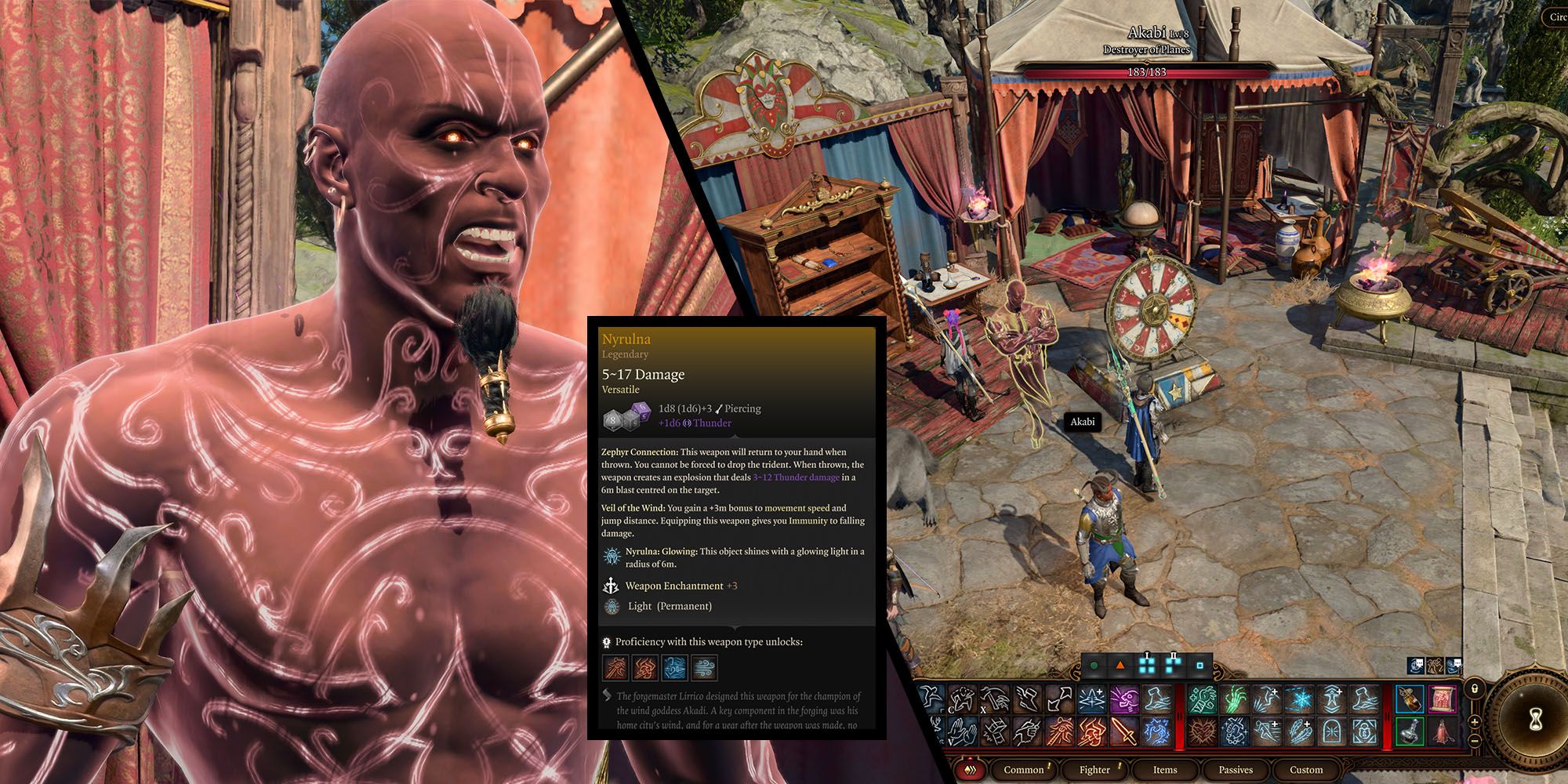Use the silver flask item
Viewport: 1568px width, 784px height.
tap(1410, 731)
